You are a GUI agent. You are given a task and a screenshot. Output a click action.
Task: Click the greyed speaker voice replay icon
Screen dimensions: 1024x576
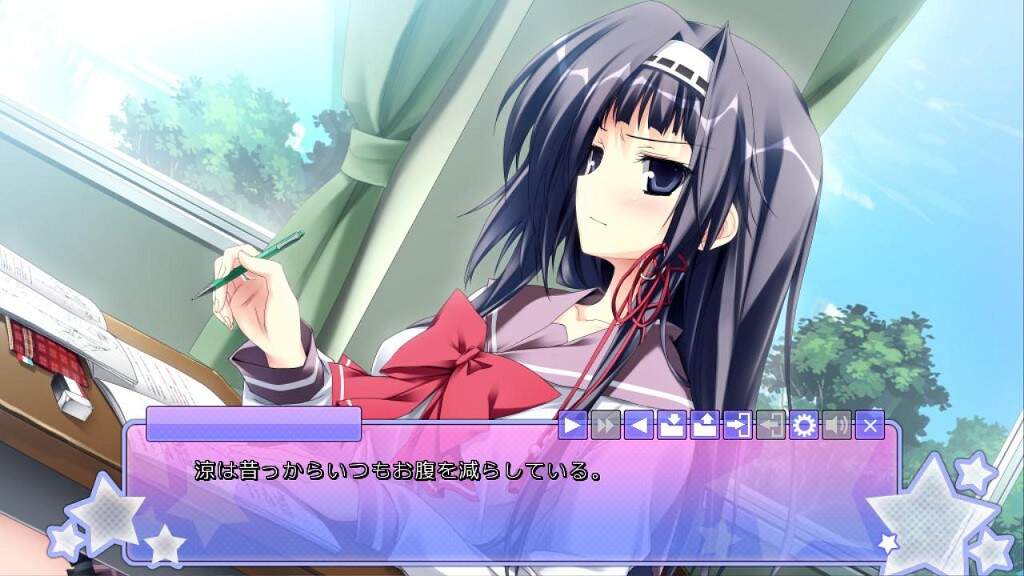coord(836,425)
